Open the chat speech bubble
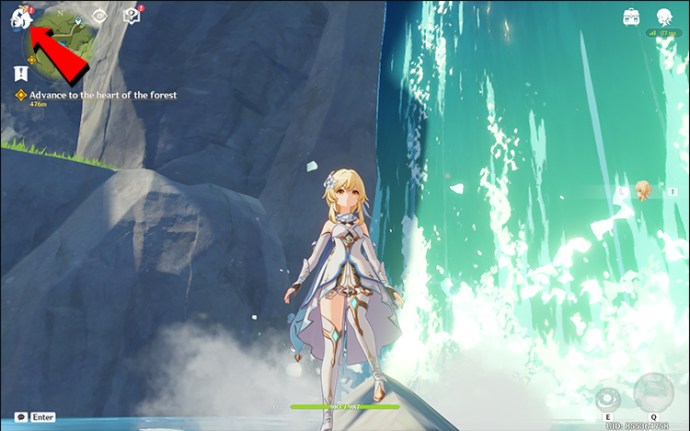This screenshot has width=690, height=431. (21, 416)
